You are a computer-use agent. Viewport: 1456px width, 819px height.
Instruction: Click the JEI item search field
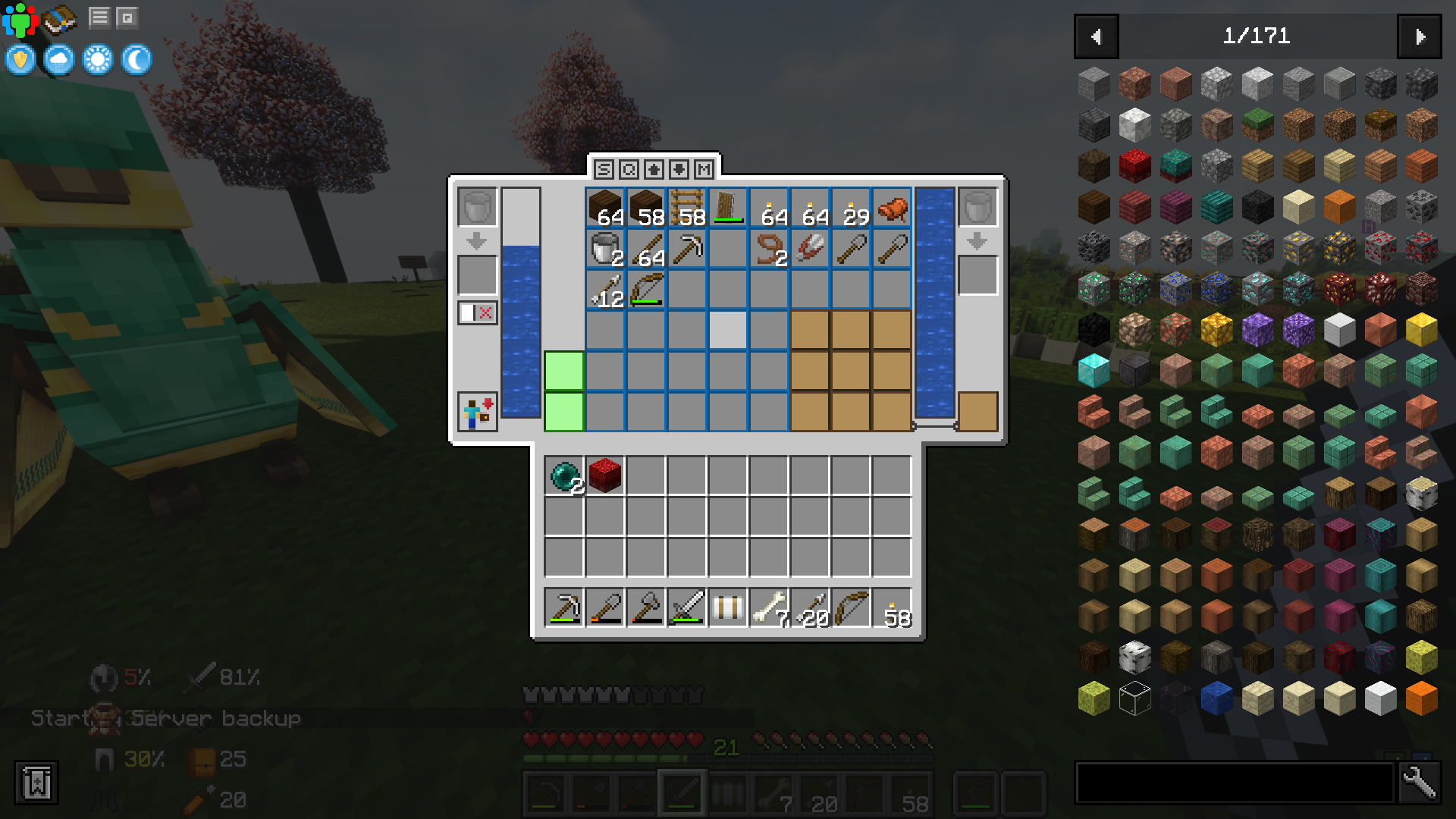pyautogui.click(x=1228, y=783)
